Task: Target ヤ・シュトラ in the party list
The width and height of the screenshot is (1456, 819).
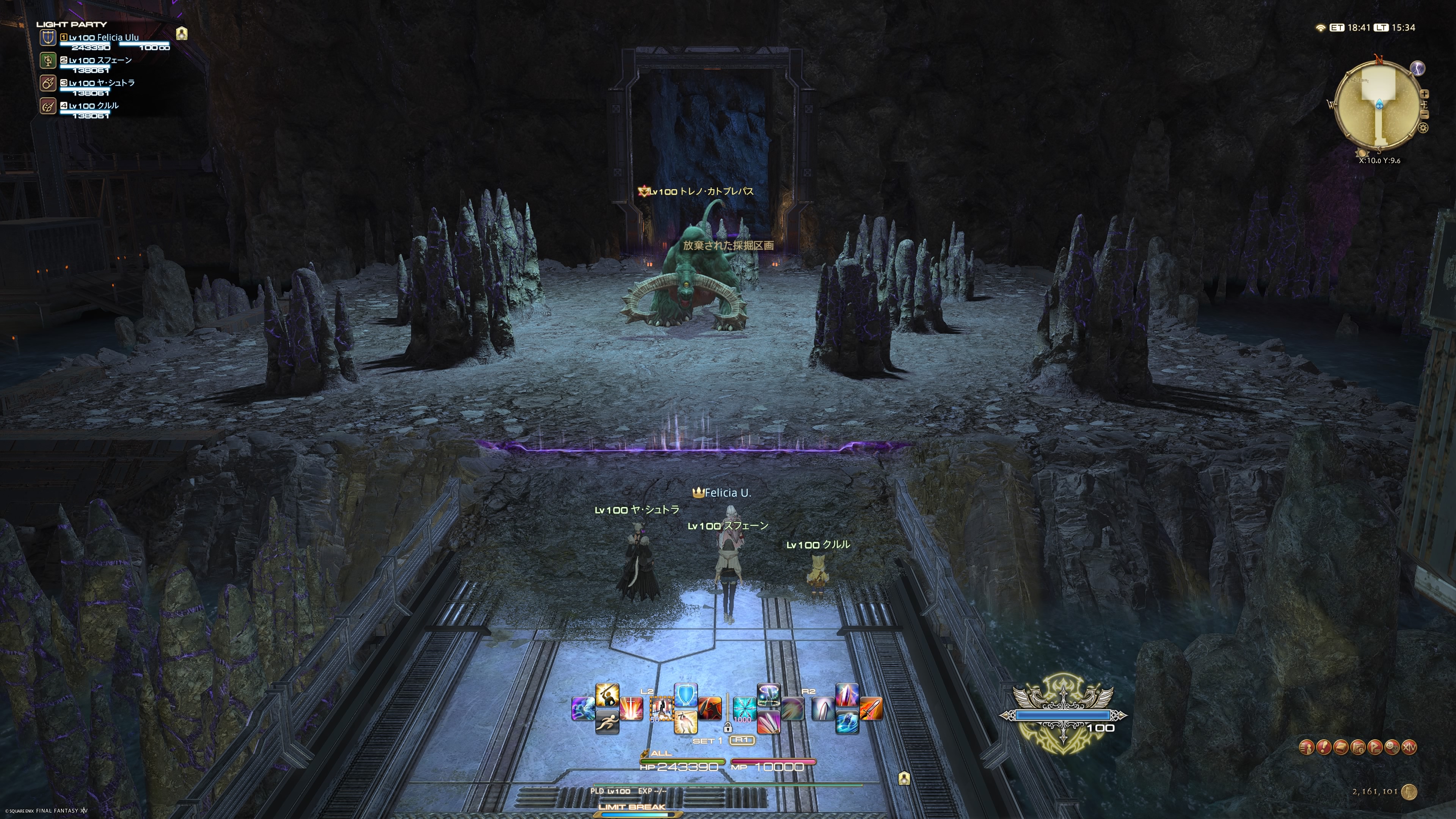Action: point(102,83)
